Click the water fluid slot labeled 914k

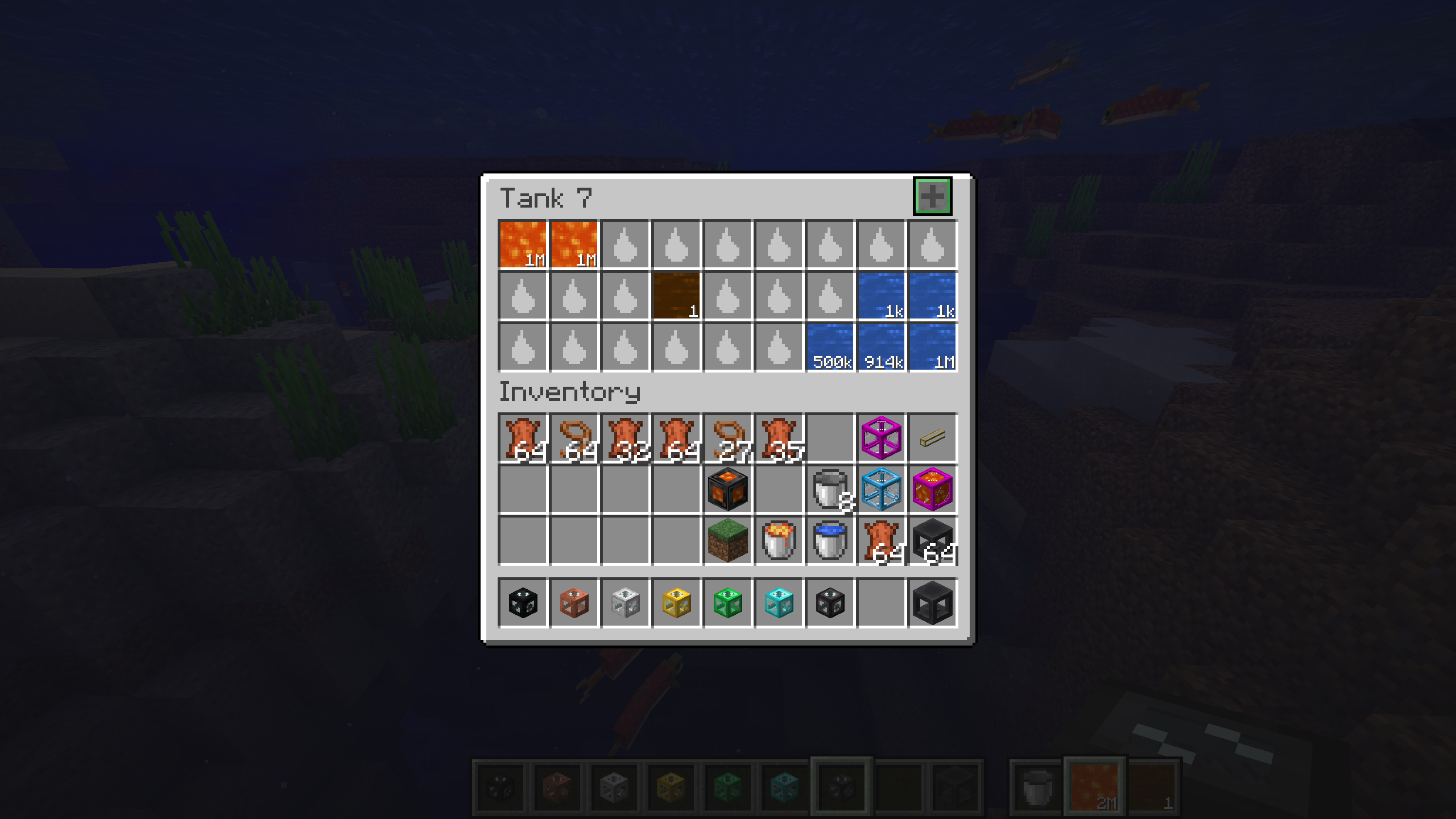(x=880, y=347)
